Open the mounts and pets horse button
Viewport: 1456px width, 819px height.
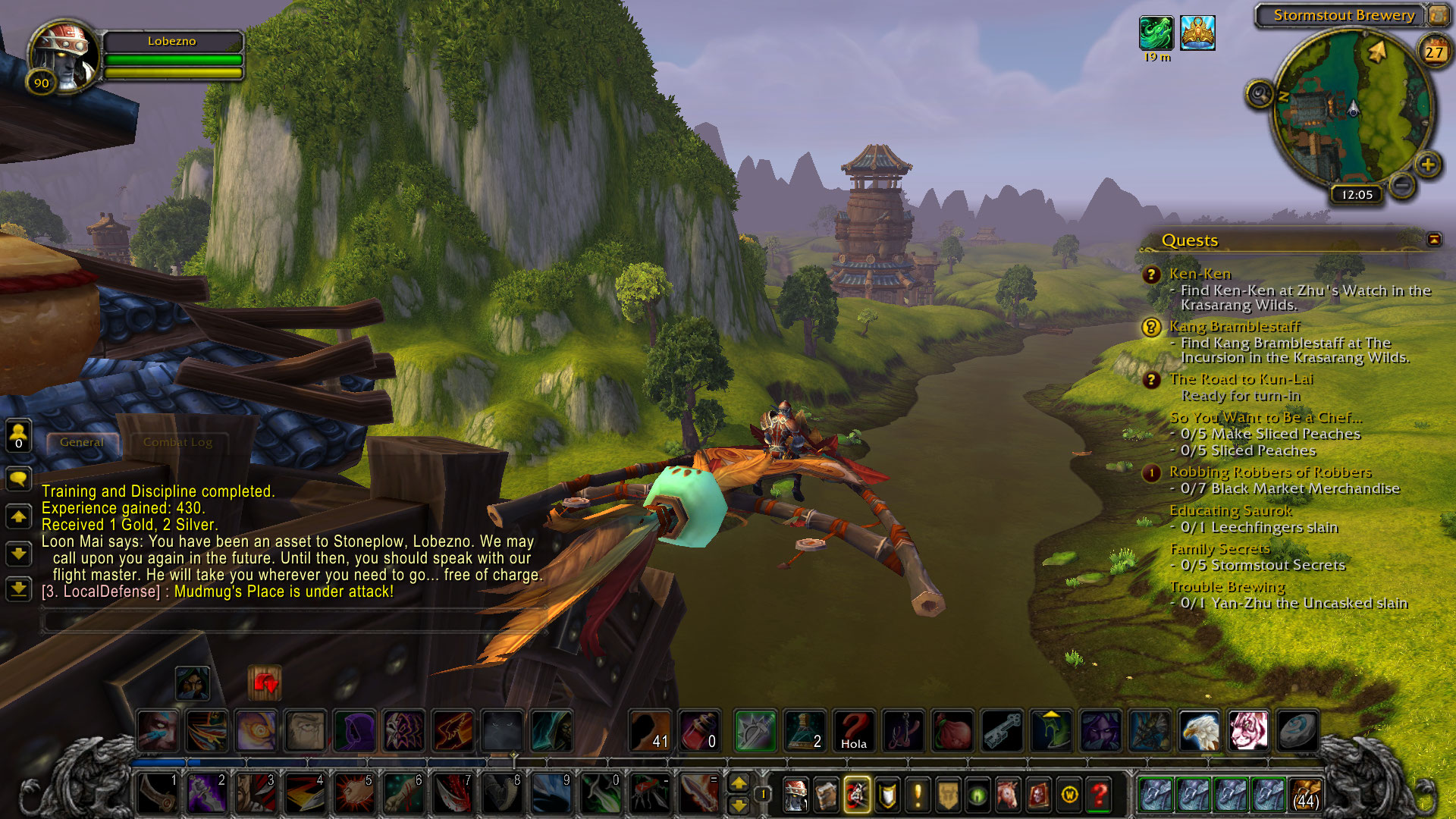(x=1008, y=795)
